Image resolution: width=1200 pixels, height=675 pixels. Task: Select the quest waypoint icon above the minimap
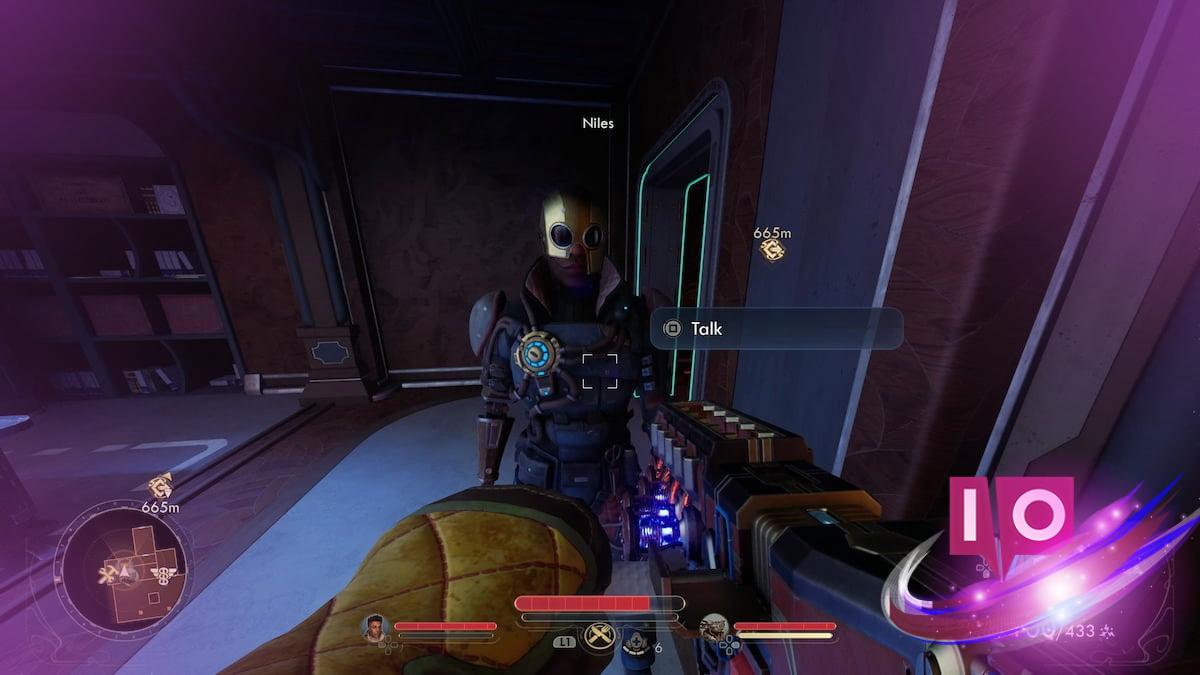[x=159, y=487]
